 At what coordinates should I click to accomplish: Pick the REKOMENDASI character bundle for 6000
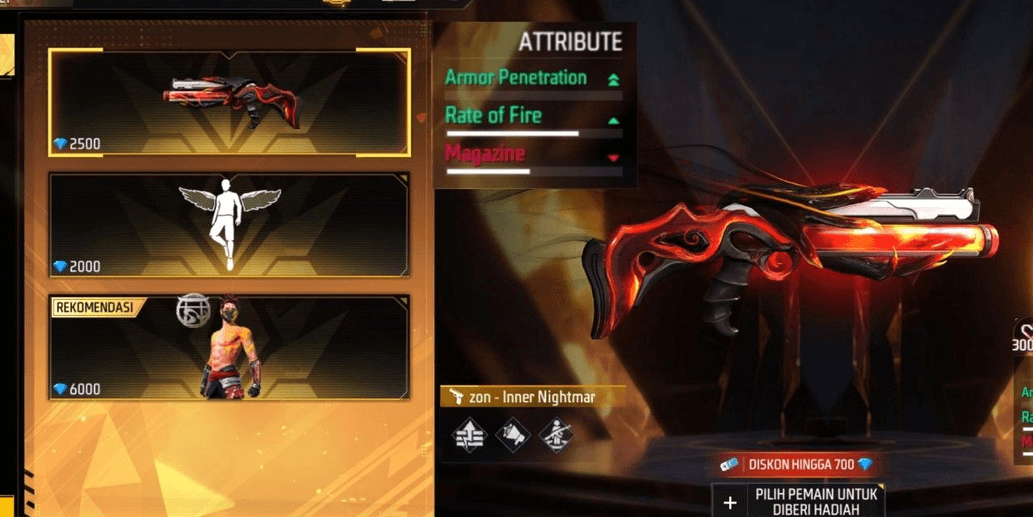point(229,347)
